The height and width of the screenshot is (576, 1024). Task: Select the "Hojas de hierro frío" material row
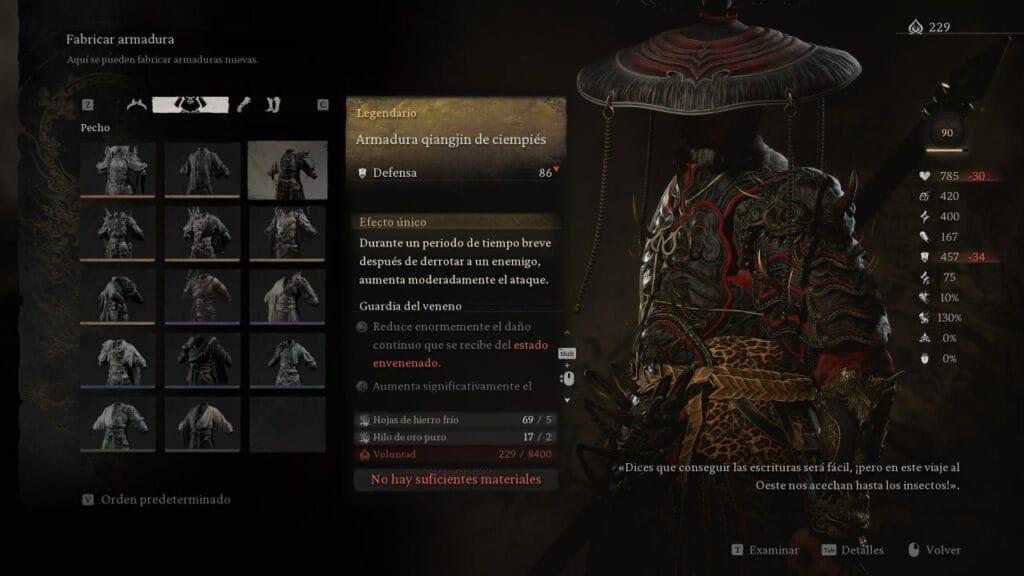pyautogui.click(x=456, y=420)
